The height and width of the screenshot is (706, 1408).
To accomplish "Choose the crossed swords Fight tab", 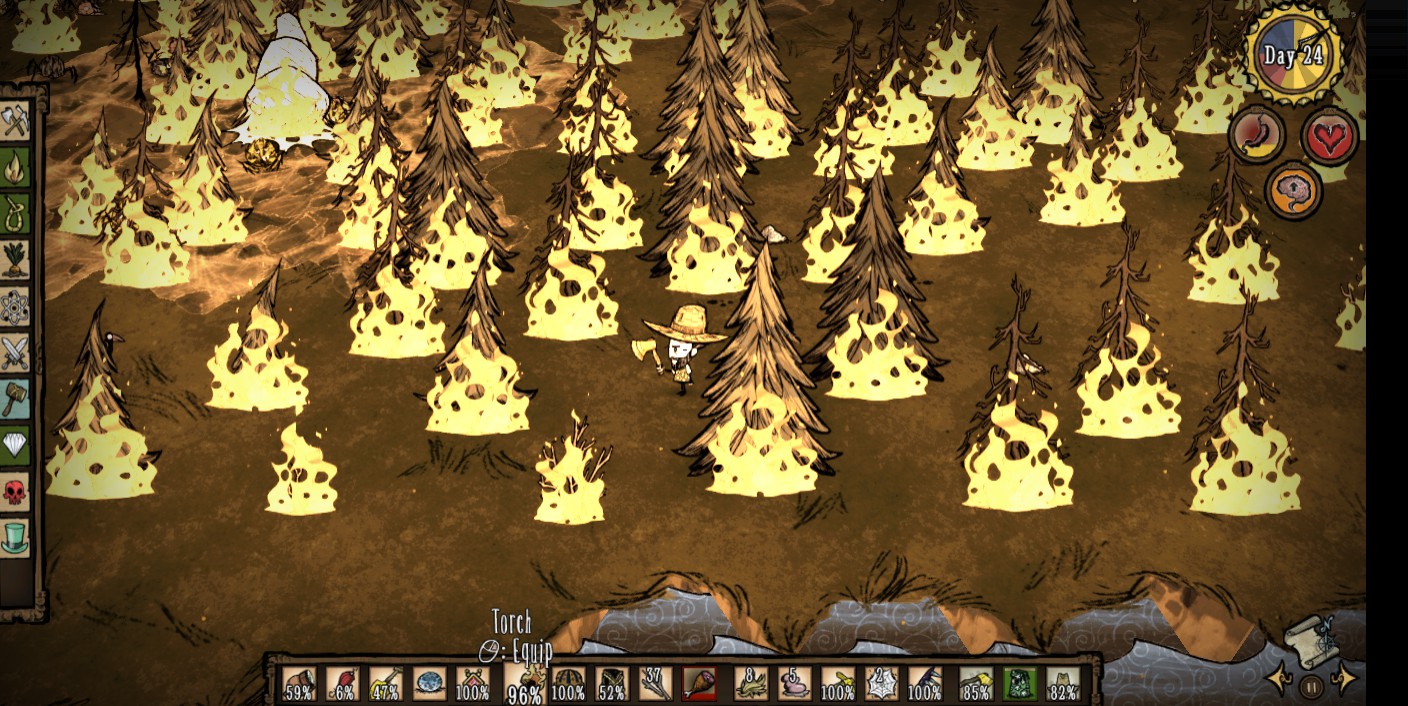I will [x=15, y=353].
